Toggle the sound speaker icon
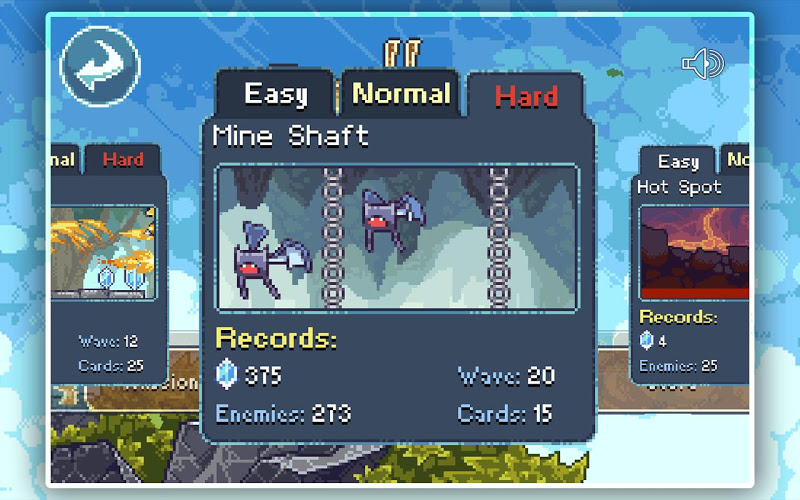 pyautogui.click(x=702, y=64)
